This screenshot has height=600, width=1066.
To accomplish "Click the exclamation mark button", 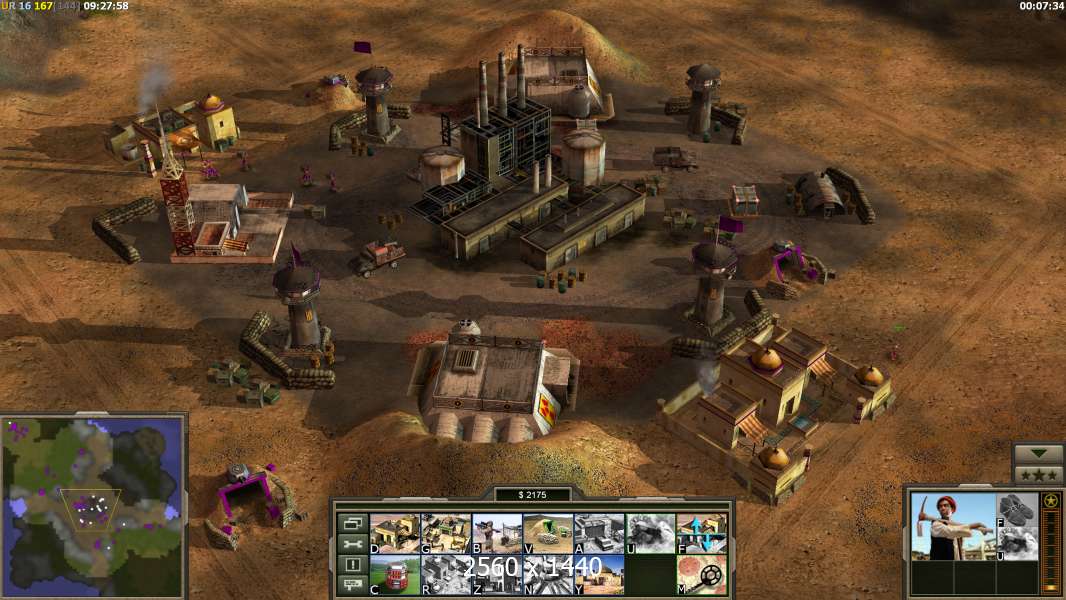I will 352,565.
